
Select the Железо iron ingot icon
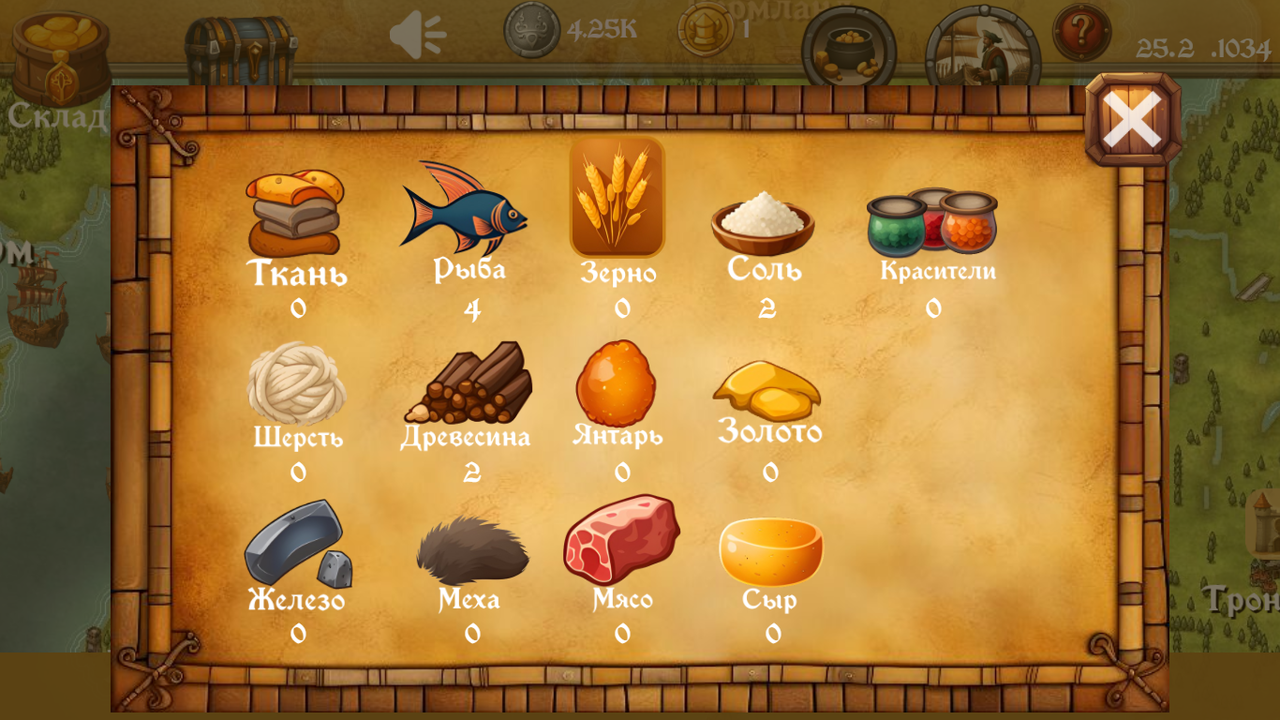(x=295, y=550)
